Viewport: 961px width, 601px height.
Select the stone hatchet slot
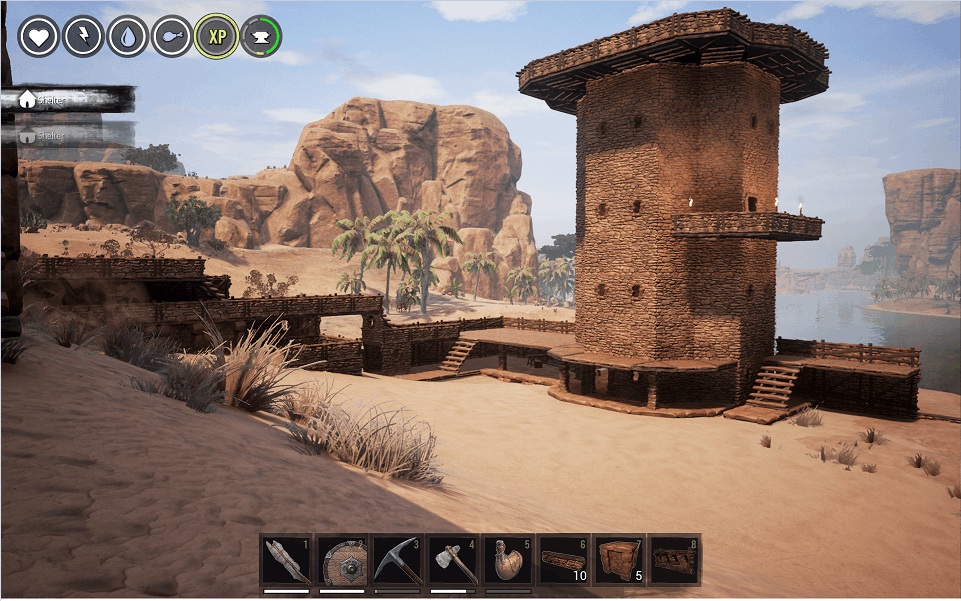[452, 561]
